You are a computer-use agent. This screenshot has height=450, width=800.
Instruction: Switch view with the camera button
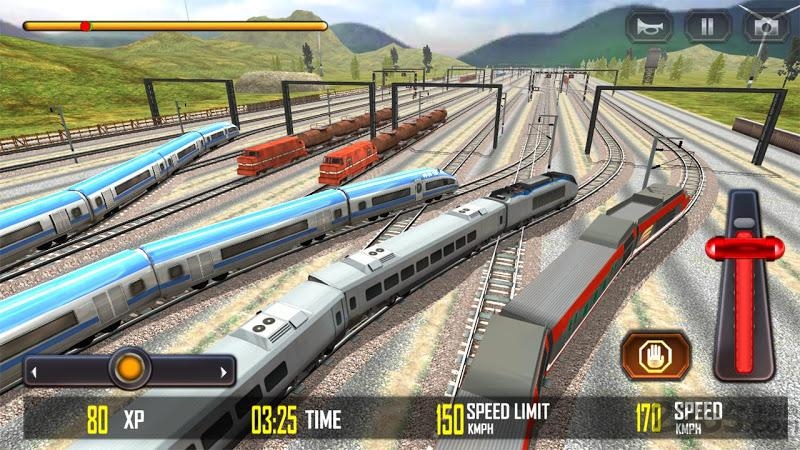click(765, 27)
